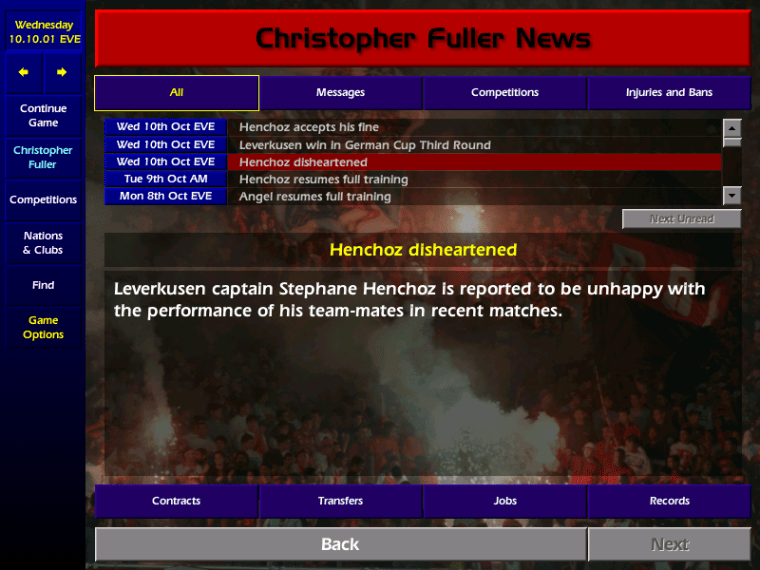Open Game Options
This screenshot has width=760, height=570.
point(43,327)
